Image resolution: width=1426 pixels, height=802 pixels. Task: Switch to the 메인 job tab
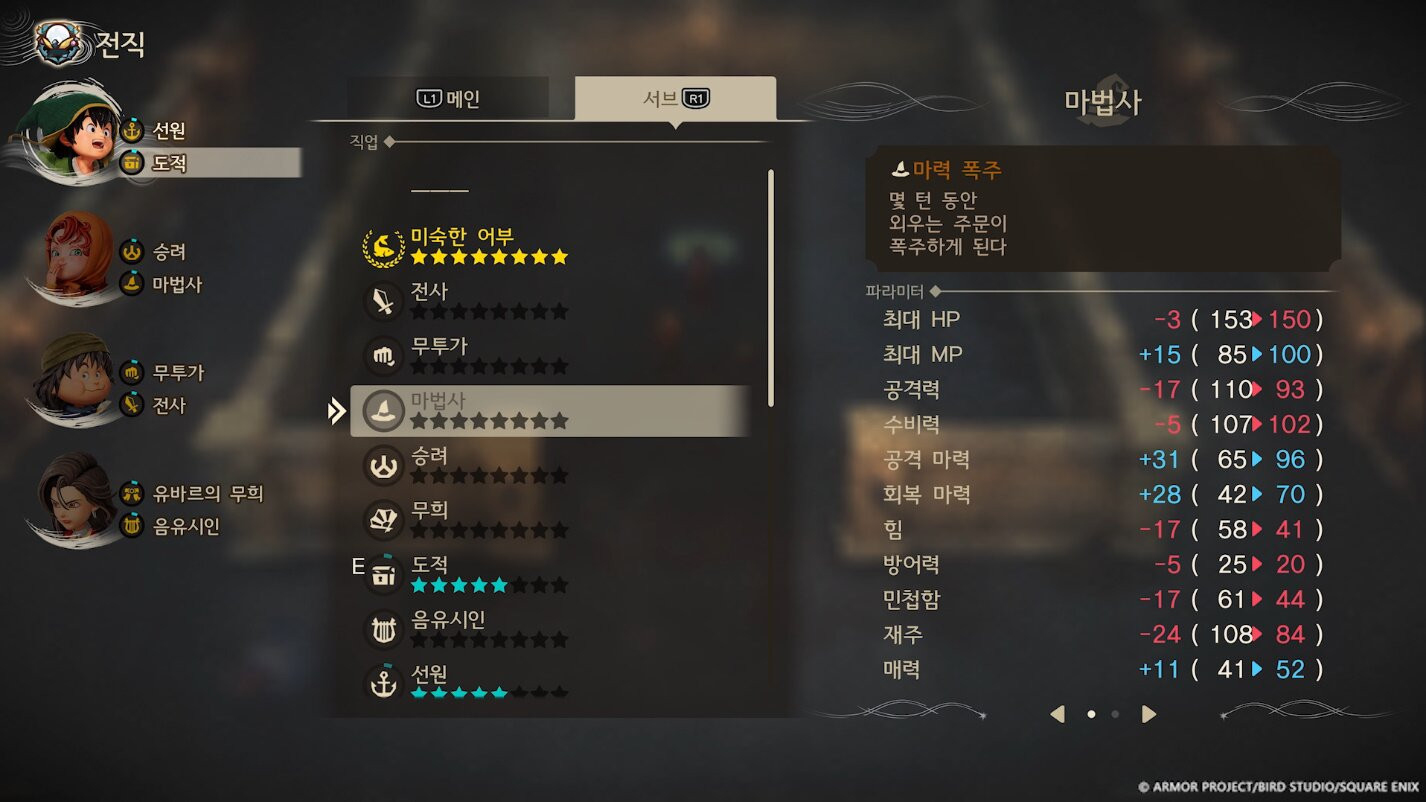point(448,98)
